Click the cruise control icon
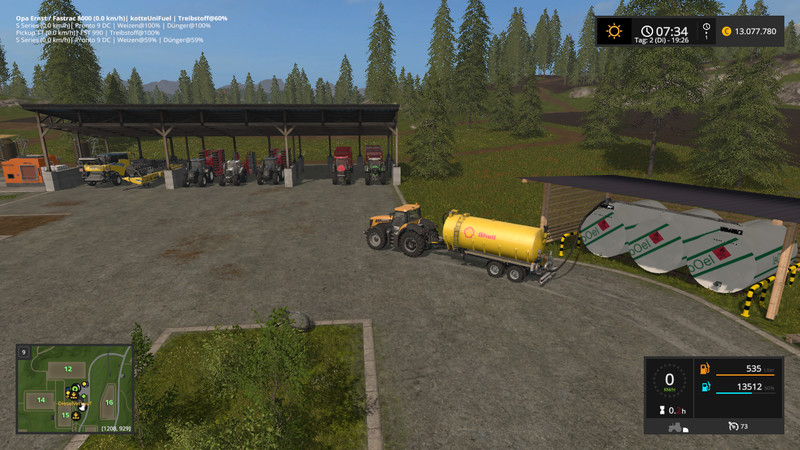The height and width of the screenshot is (450, 800). click(734, 426)
